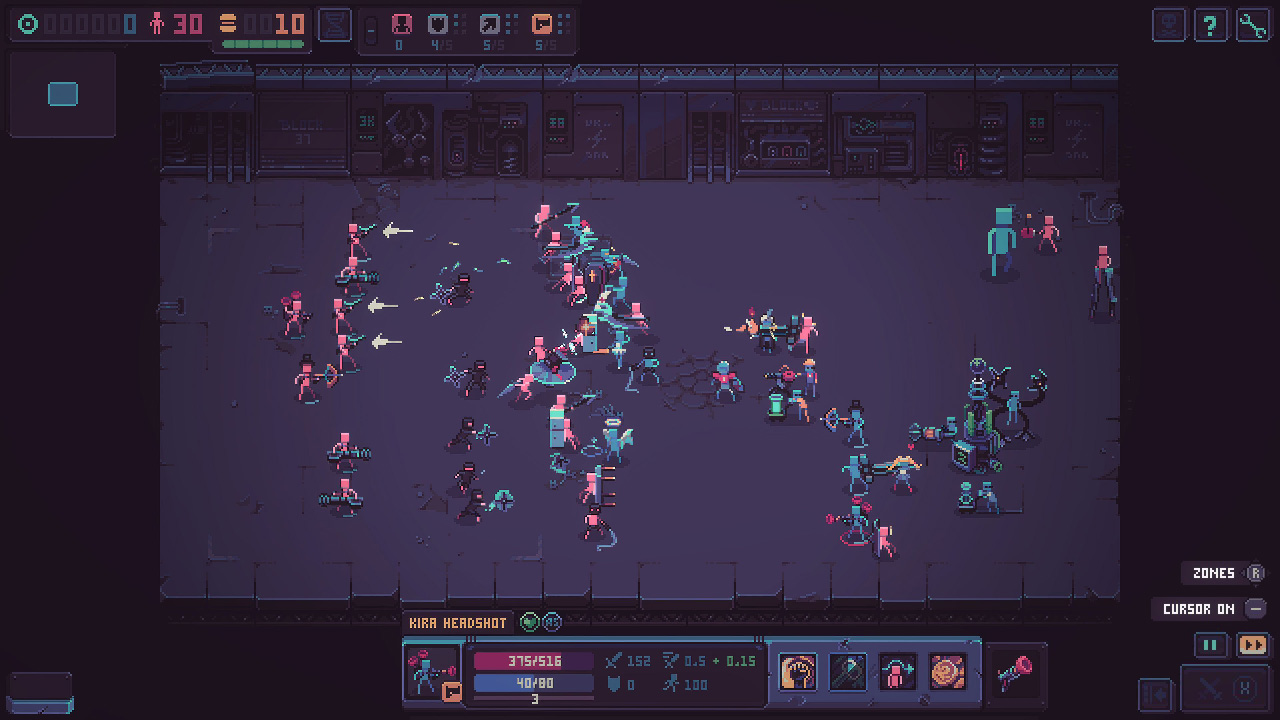Select the sword unit category showing 5/5
Viewport: 1280px width, 720px height.
489,24
